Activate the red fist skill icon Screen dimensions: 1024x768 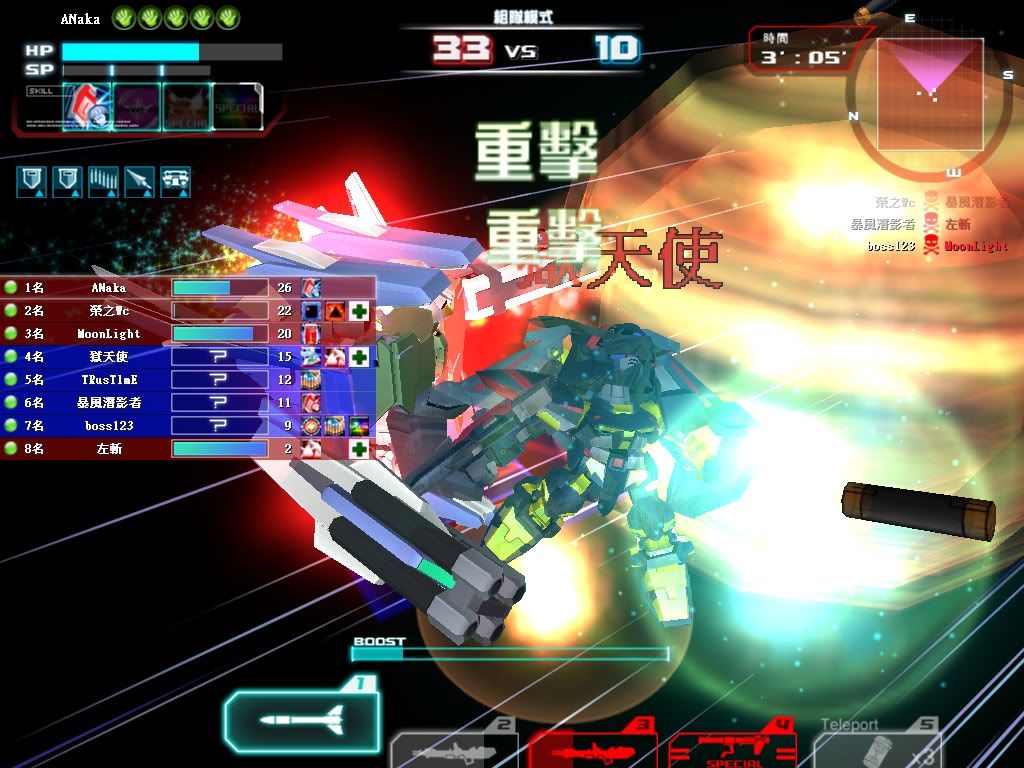(x=88, y=106)
